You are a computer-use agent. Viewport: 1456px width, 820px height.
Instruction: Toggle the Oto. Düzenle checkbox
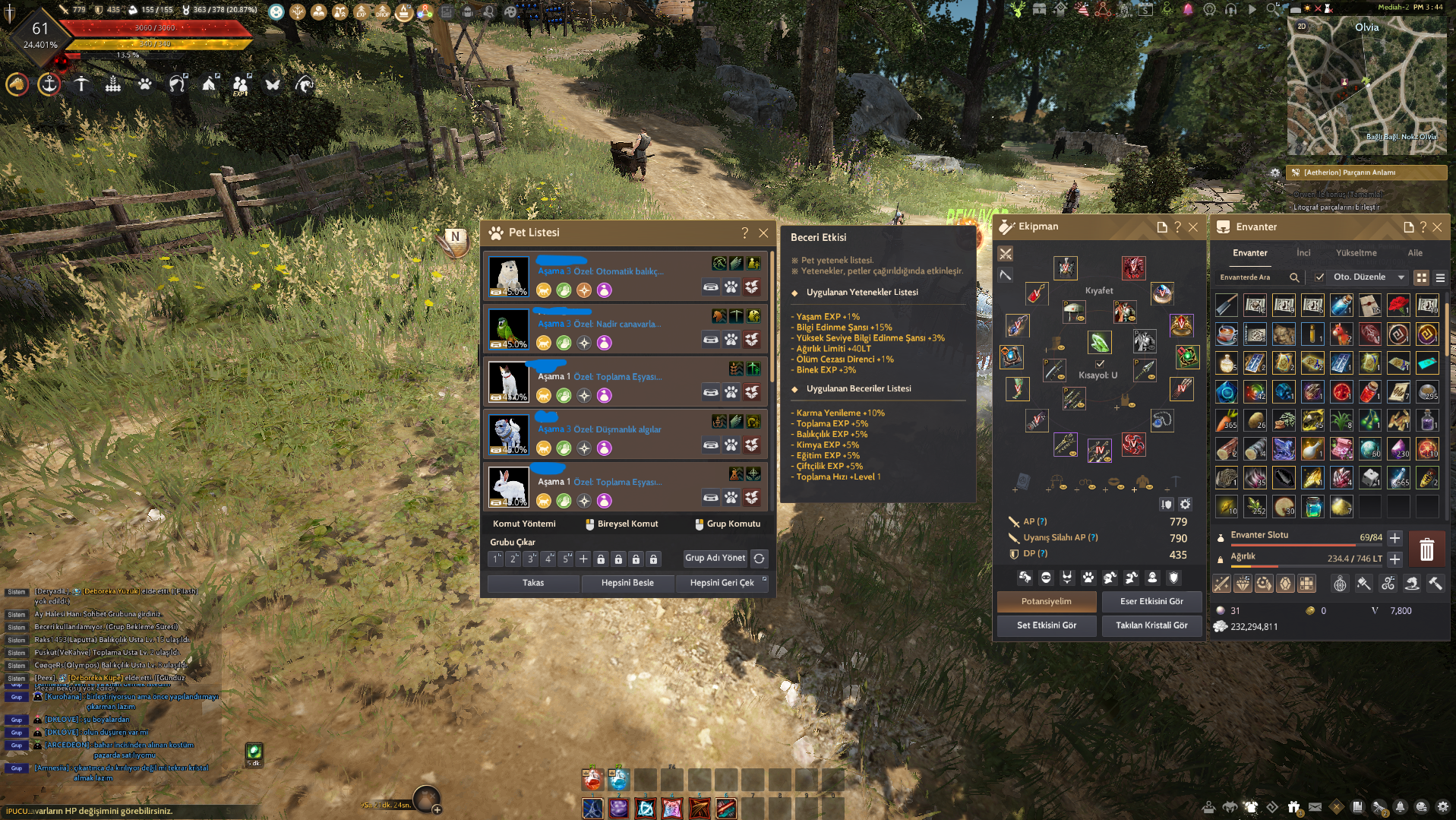[x=1319, y=279]
